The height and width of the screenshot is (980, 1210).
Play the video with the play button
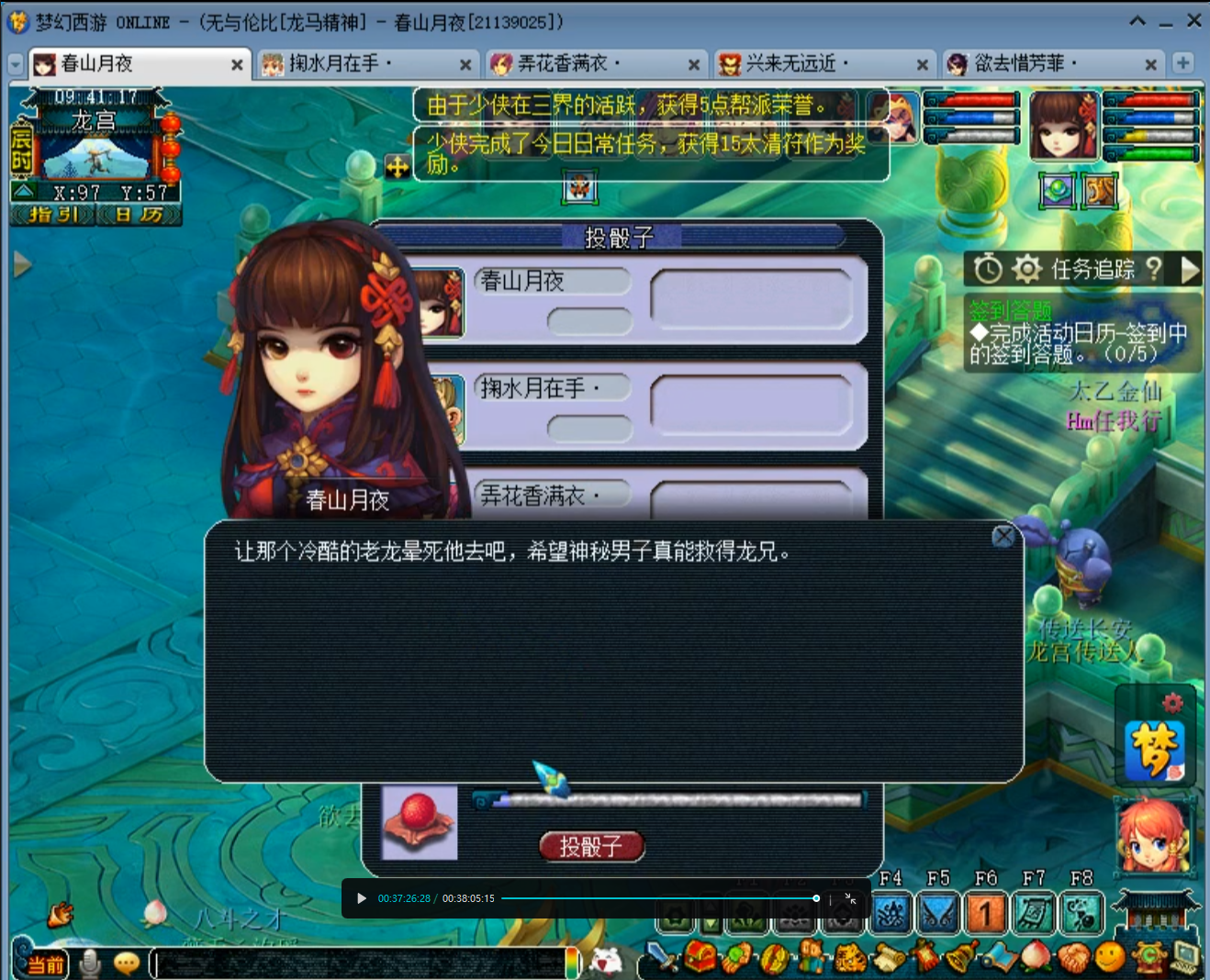[362, 898]
